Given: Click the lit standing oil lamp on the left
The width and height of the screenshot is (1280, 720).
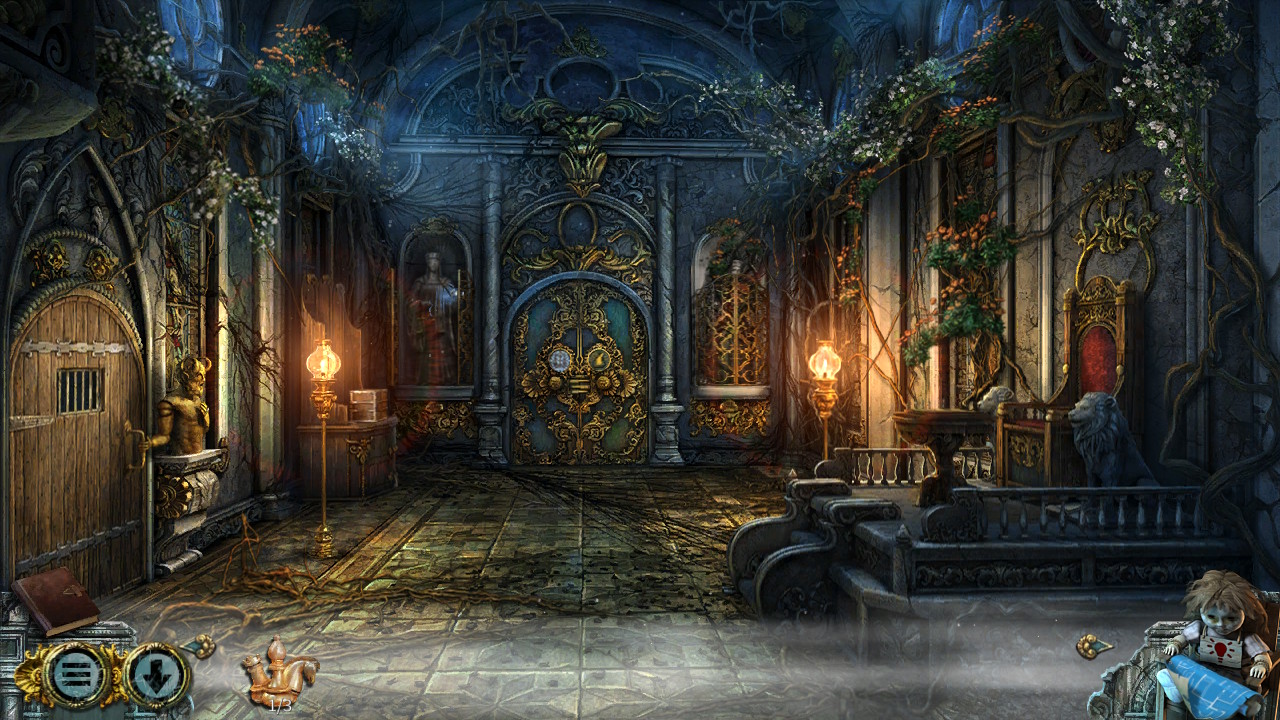Looking at the screenshot, I should point(322,365).
